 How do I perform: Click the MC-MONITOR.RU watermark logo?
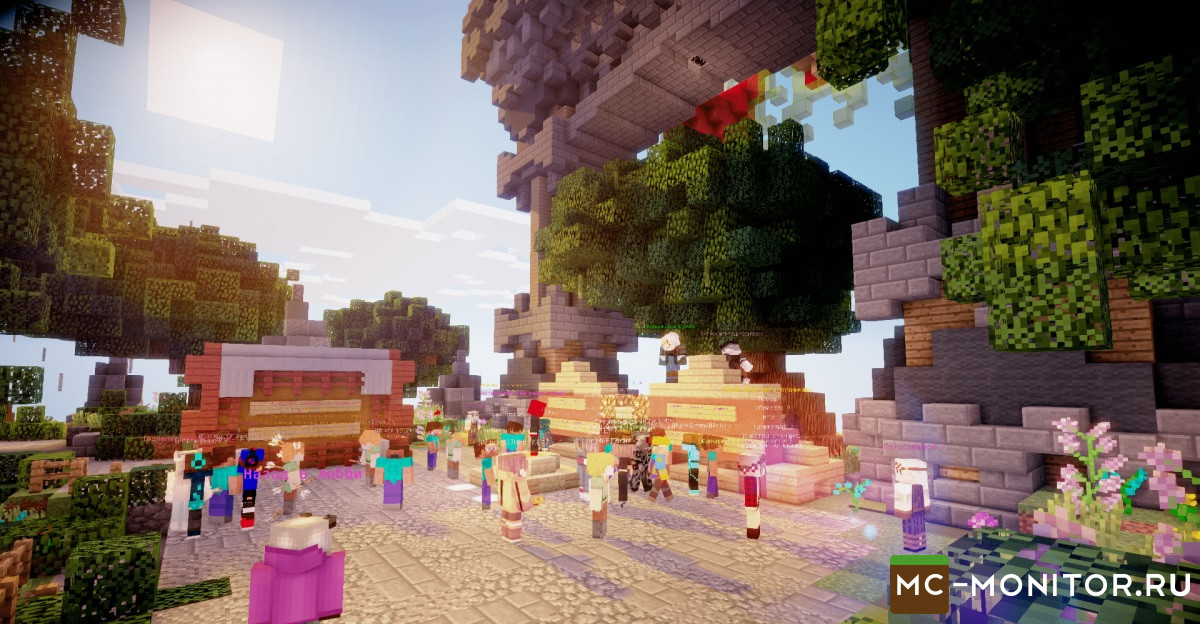(1040, 585)
